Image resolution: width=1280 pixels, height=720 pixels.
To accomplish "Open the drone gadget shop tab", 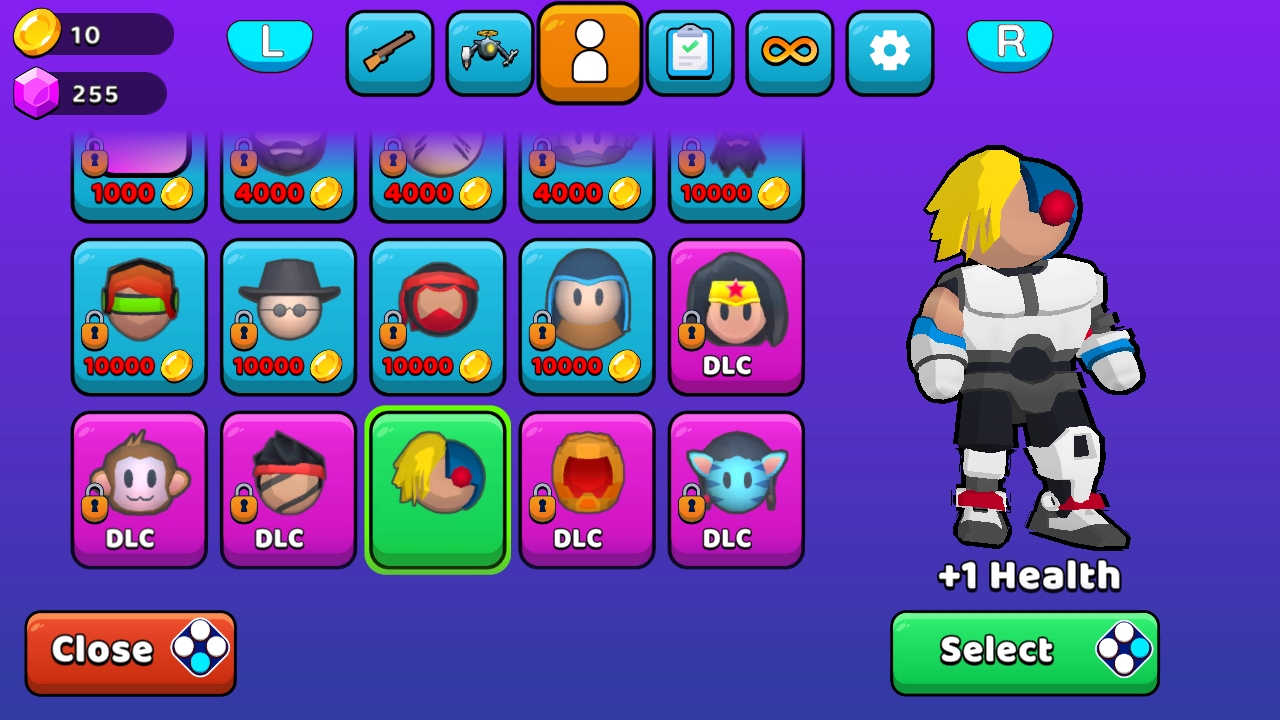I will (489, 52).
